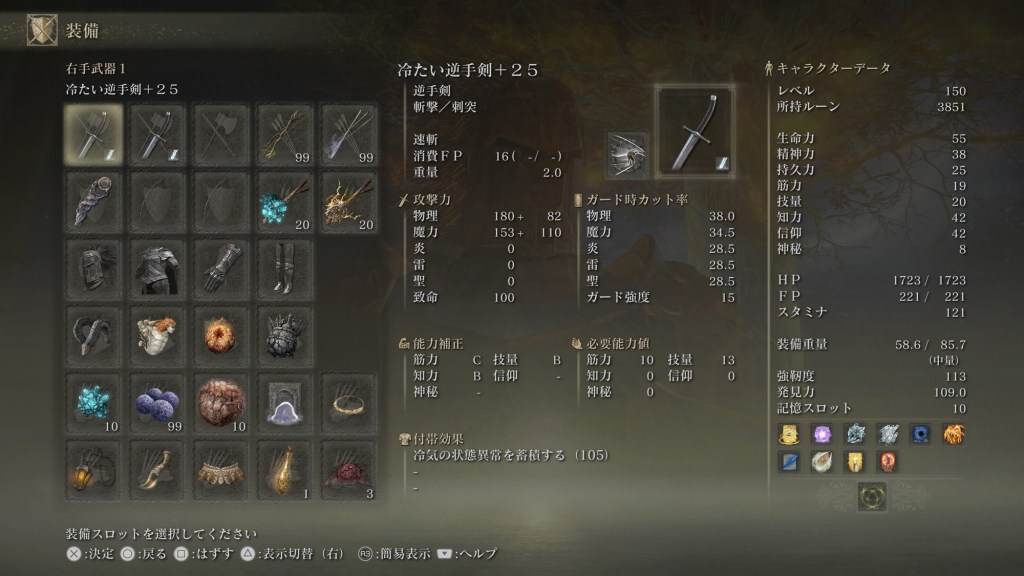
Task: Select the red flask with count 3
Action: (349, 468)
